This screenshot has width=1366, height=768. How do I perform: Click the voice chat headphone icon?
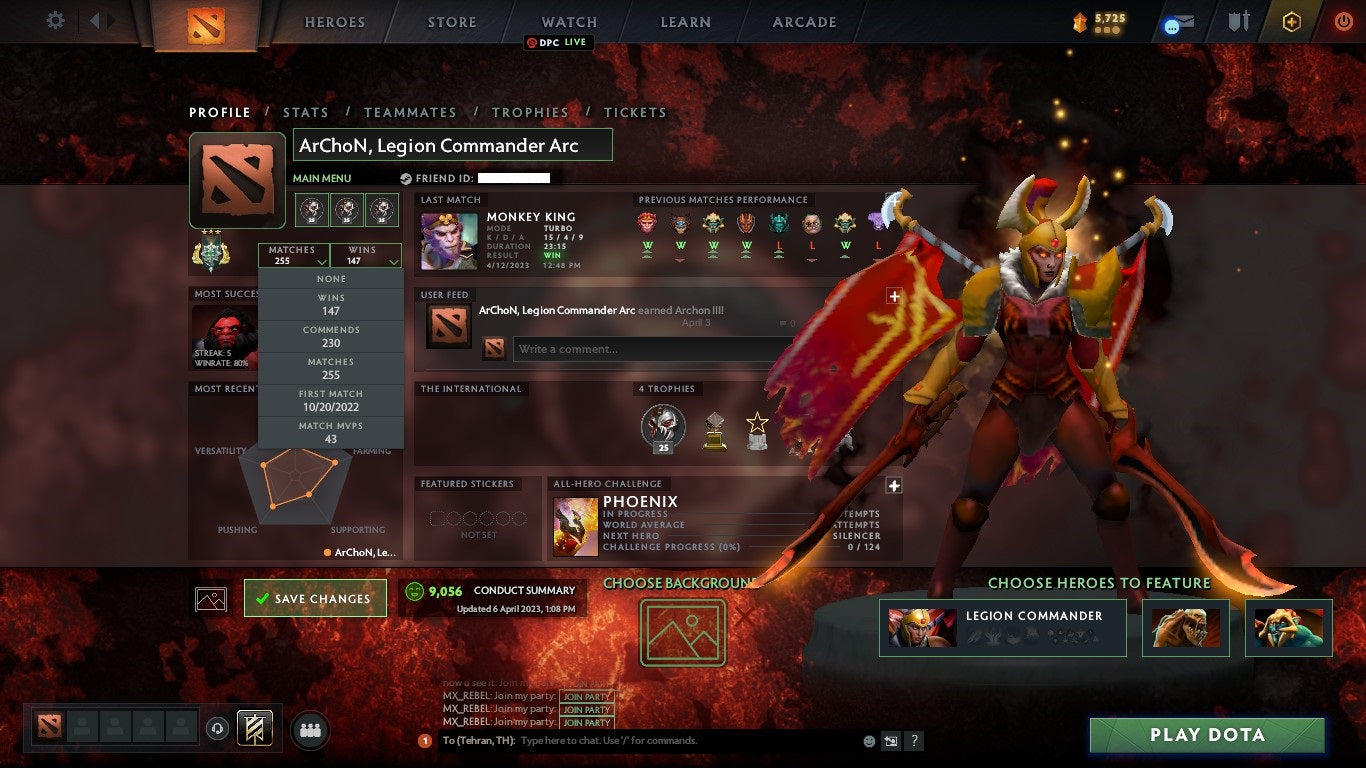coord(218,728)
